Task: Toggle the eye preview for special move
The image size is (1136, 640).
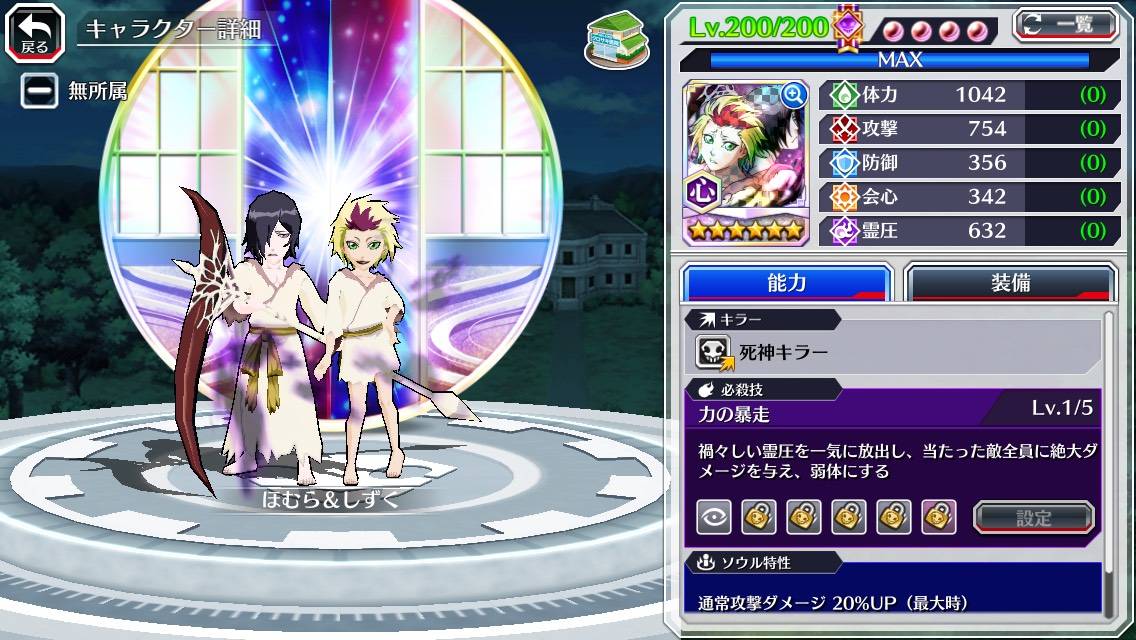Action: 713,517
